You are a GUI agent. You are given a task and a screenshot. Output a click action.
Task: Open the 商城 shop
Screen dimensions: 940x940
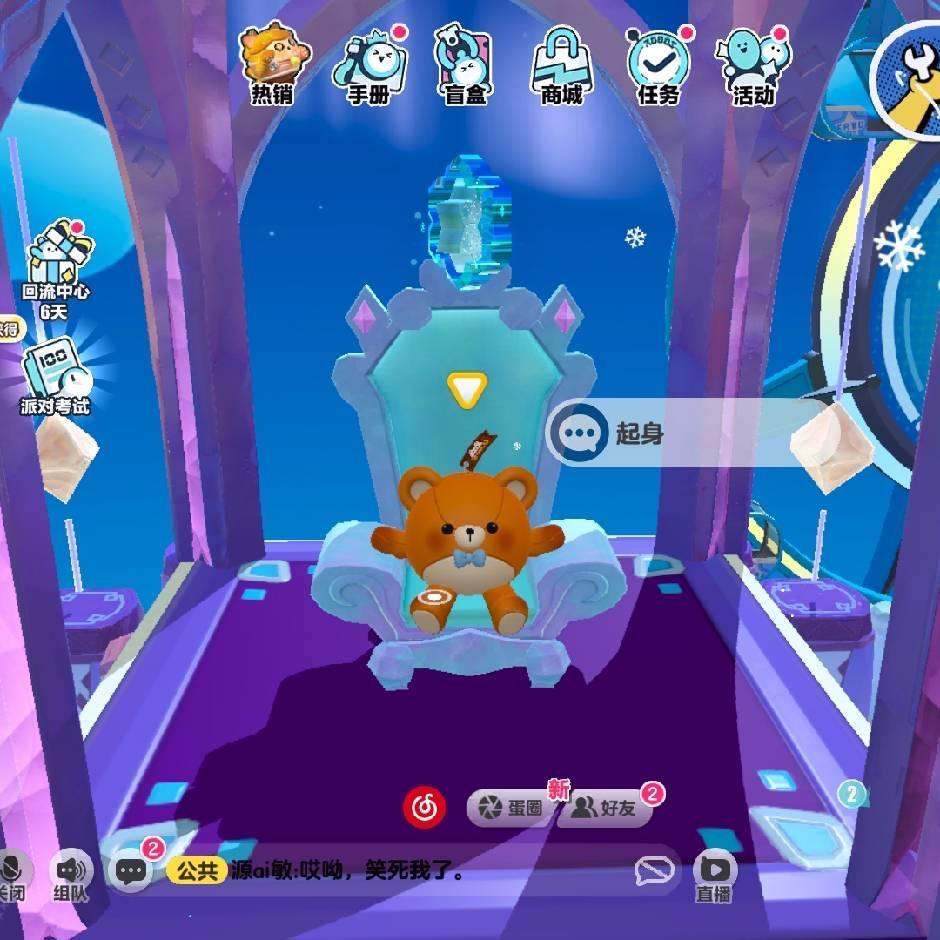pos(562,62)
